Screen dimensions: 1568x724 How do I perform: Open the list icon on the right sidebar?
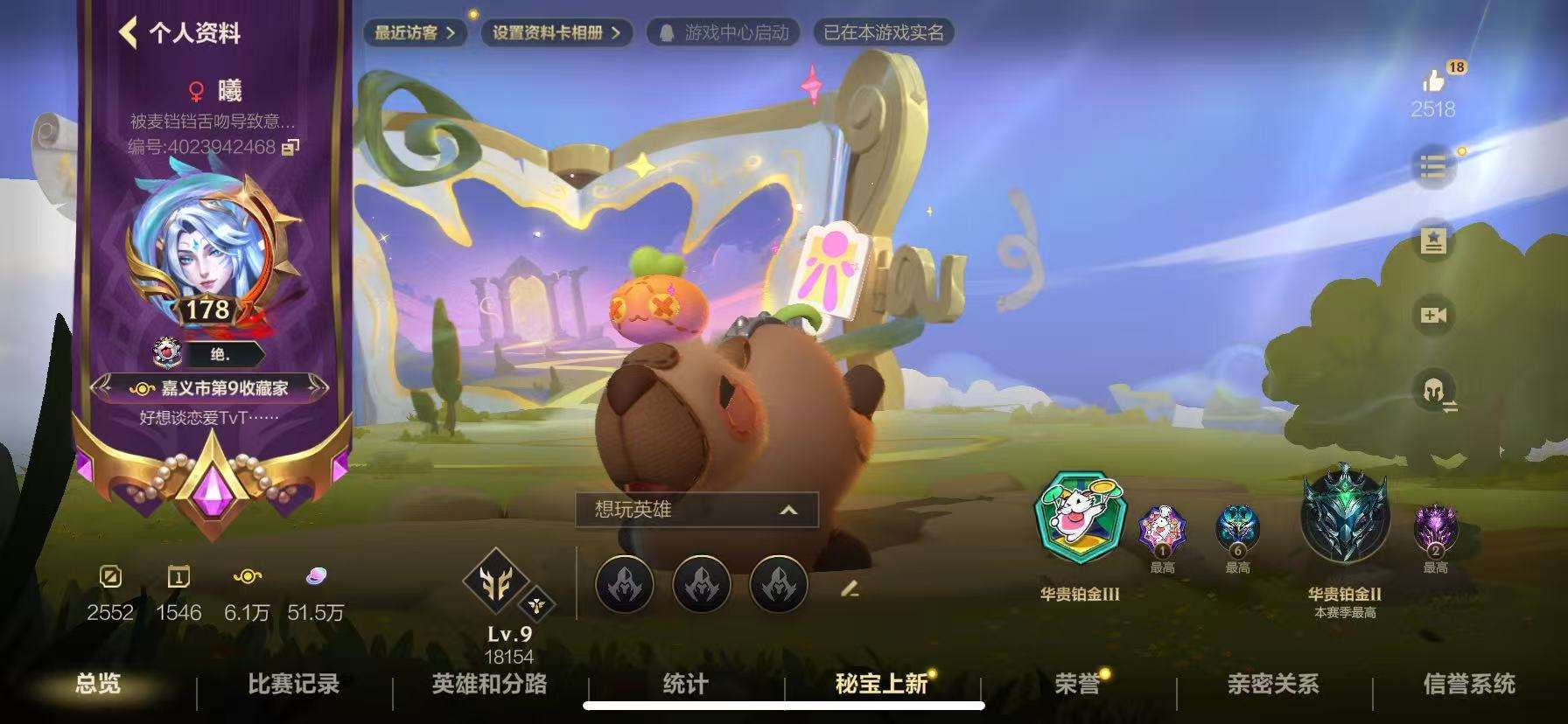pyautogui.click(x=1434, y=166)
